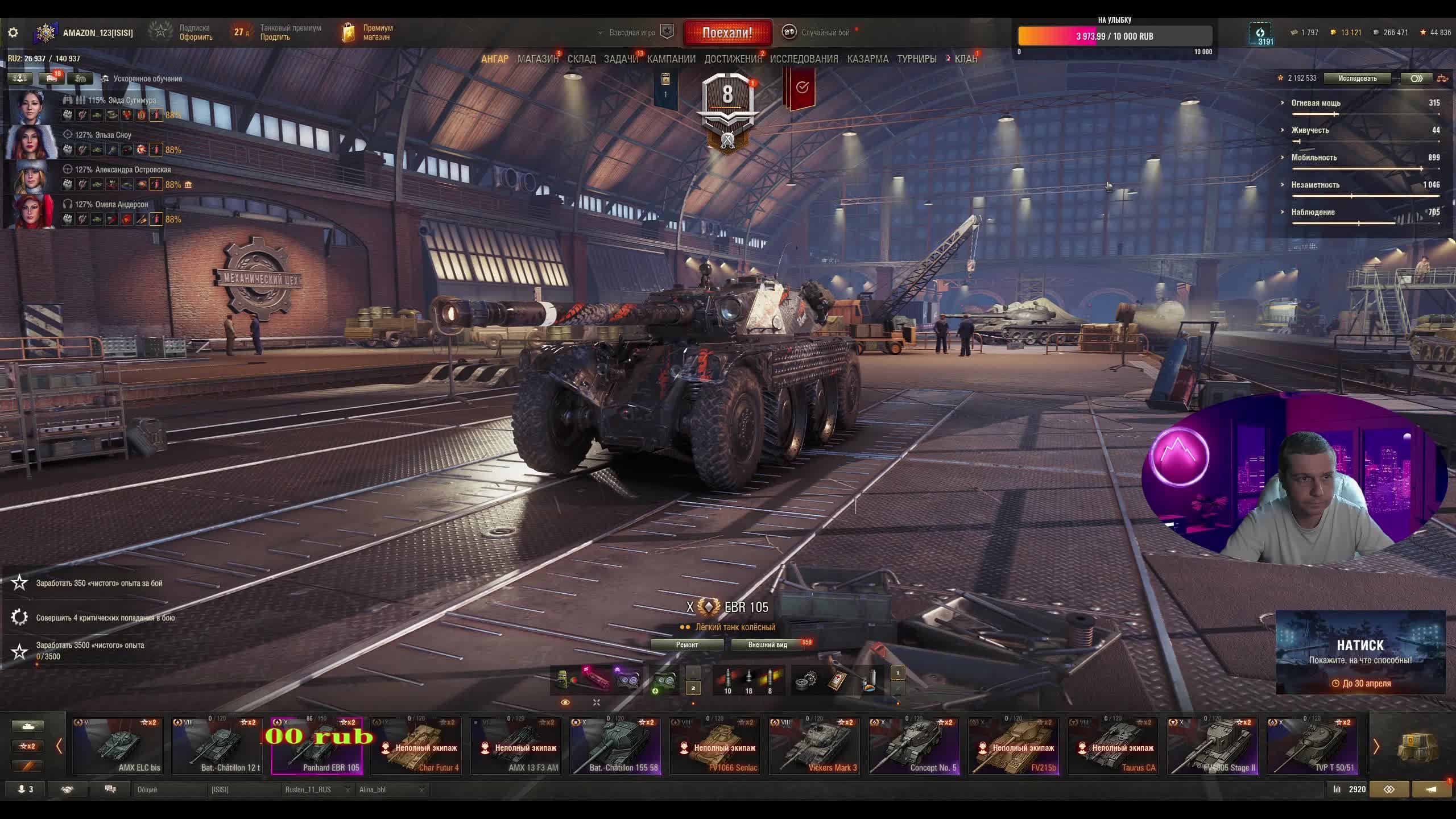
Task: Open the КЛАН tab
Action: [965, 59]
